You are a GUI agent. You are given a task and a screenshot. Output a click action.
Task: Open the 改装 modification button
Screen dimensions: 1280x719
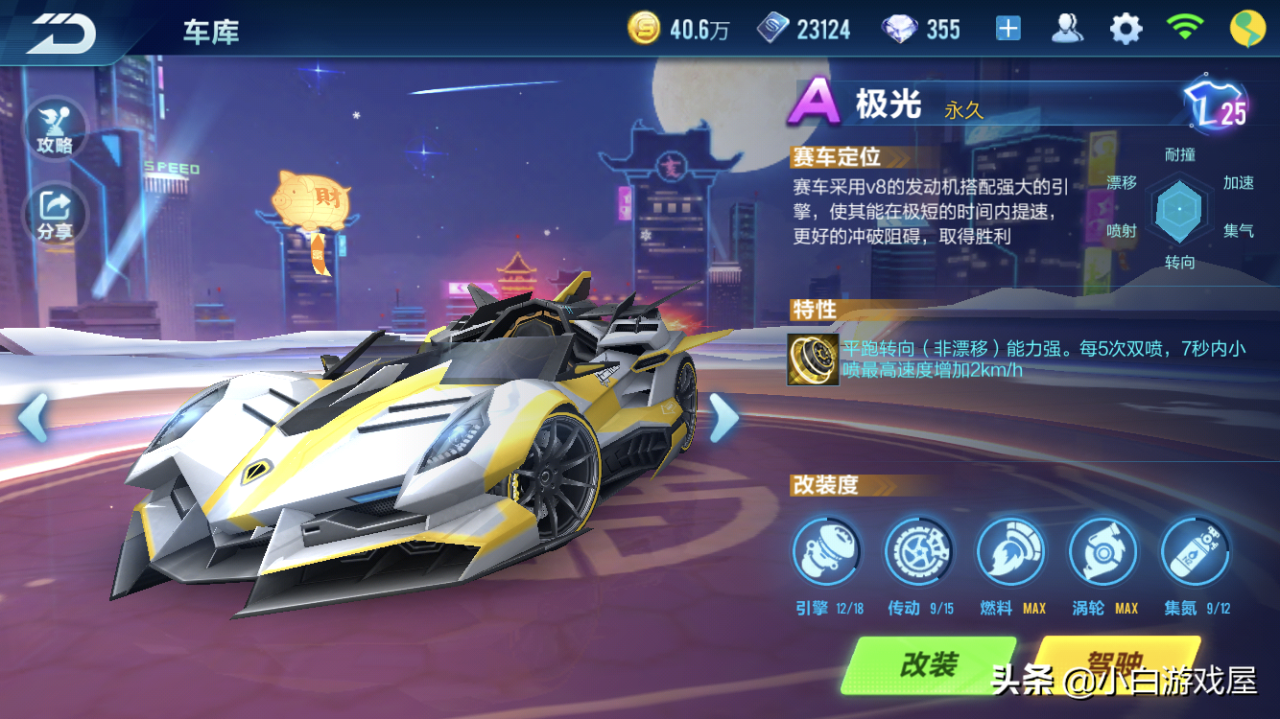point(928,665)
